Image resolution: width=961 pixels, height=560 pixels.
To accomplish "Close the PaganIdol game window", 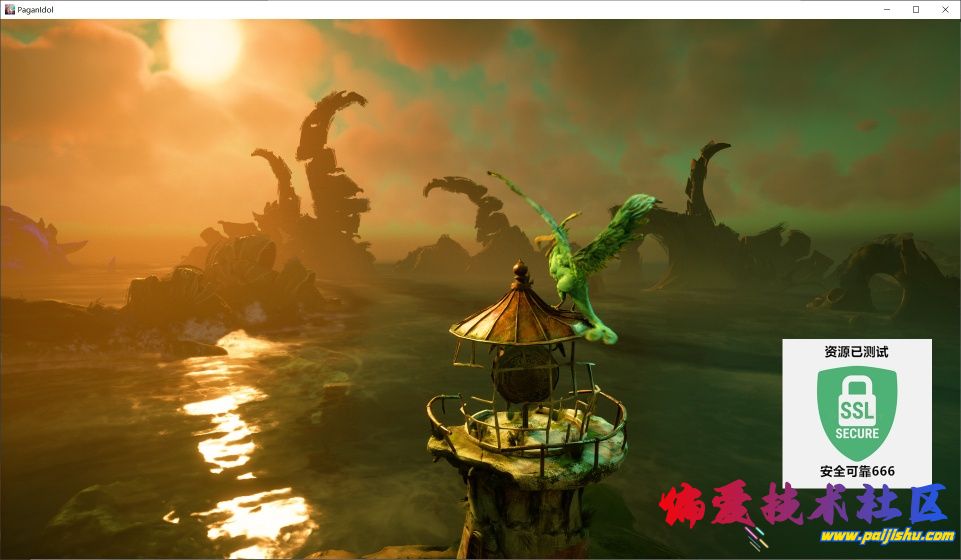I will [x=944, y=9].
